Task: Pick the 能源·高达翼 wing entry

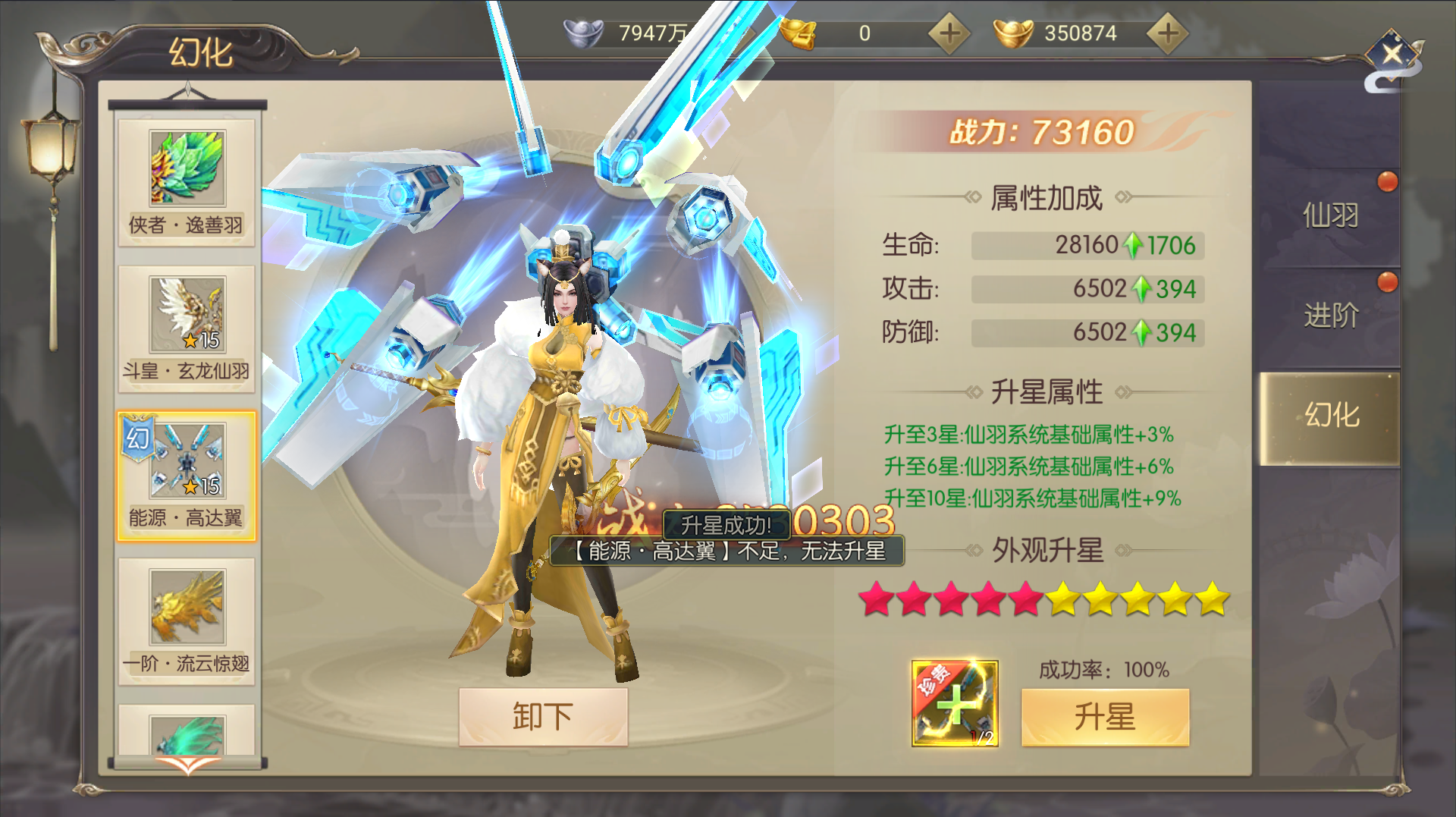Action: coord(187,476)
